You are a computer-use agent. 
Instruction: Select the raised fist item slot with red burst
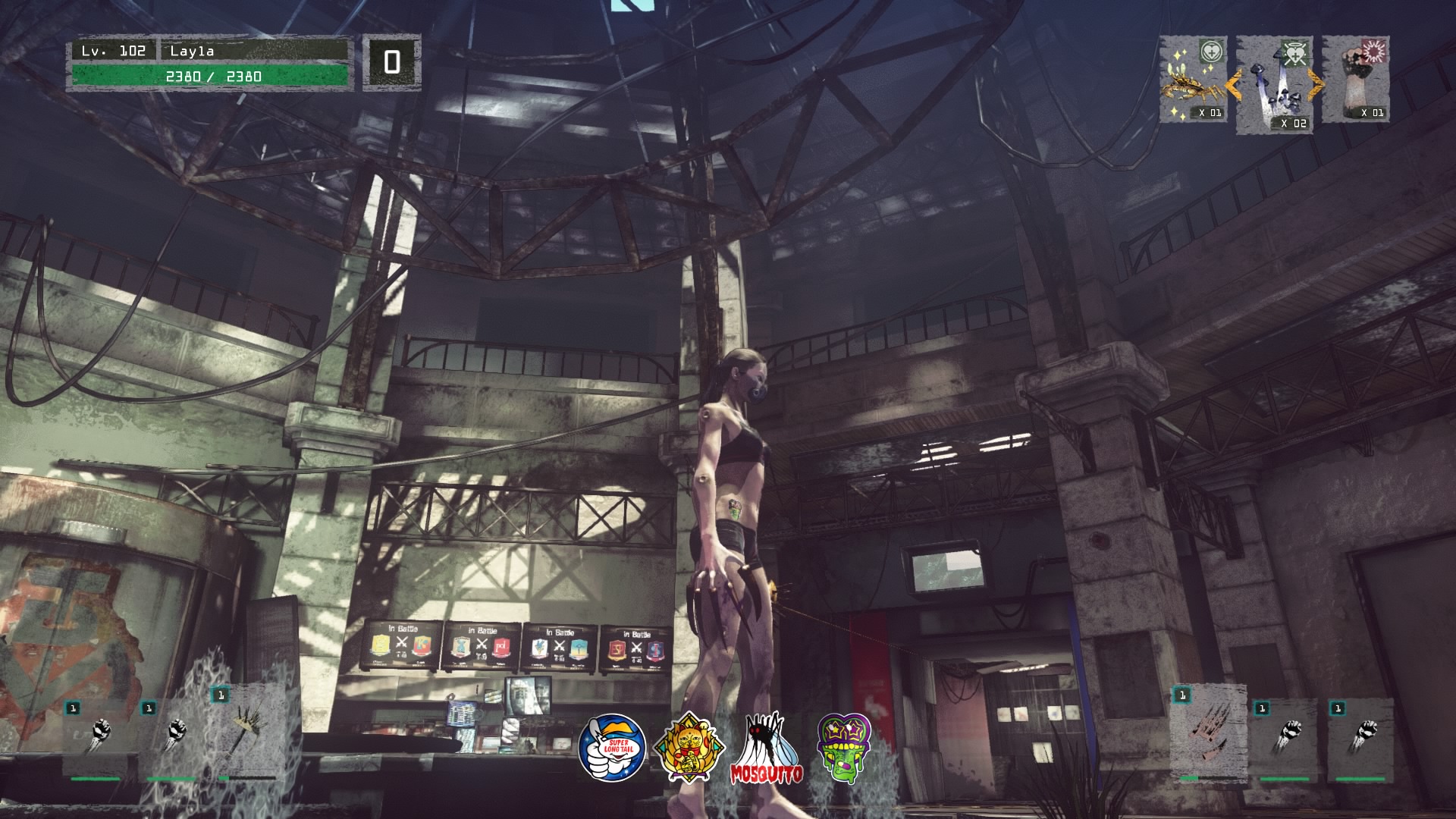click(x=1357, y=80)
